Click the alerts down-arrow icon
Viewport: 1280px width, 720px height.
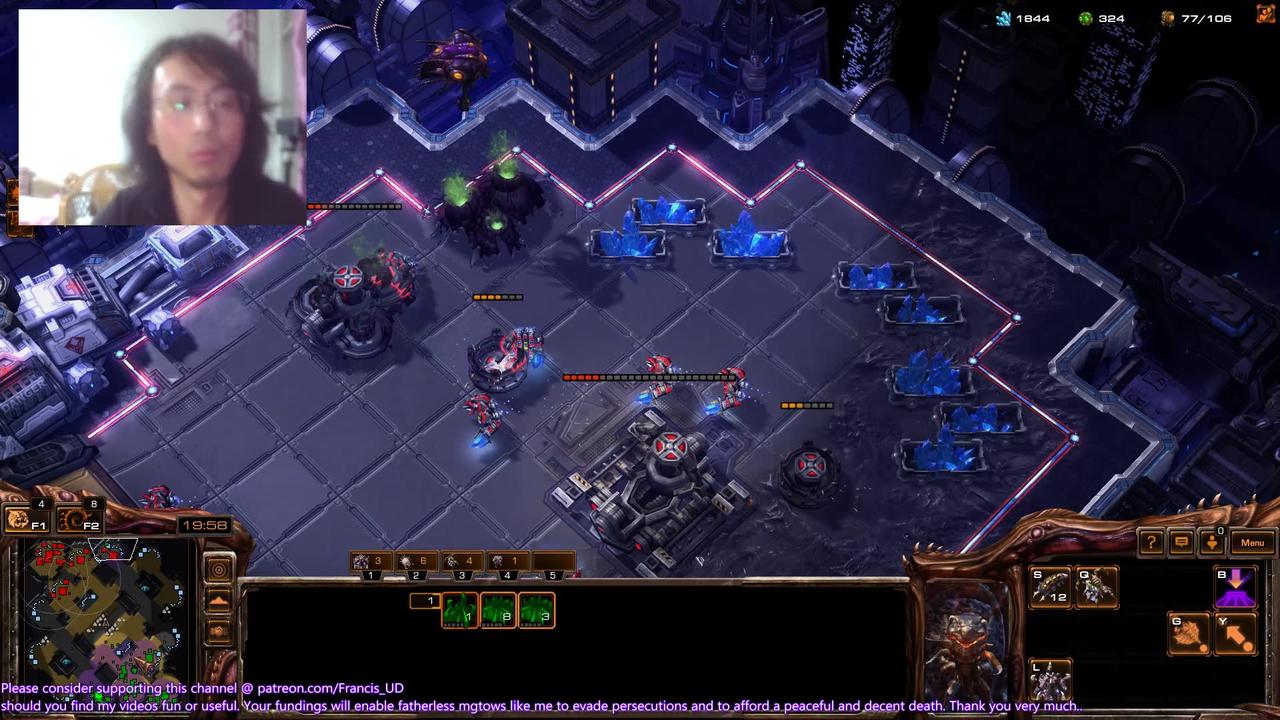click(1212, 542)
